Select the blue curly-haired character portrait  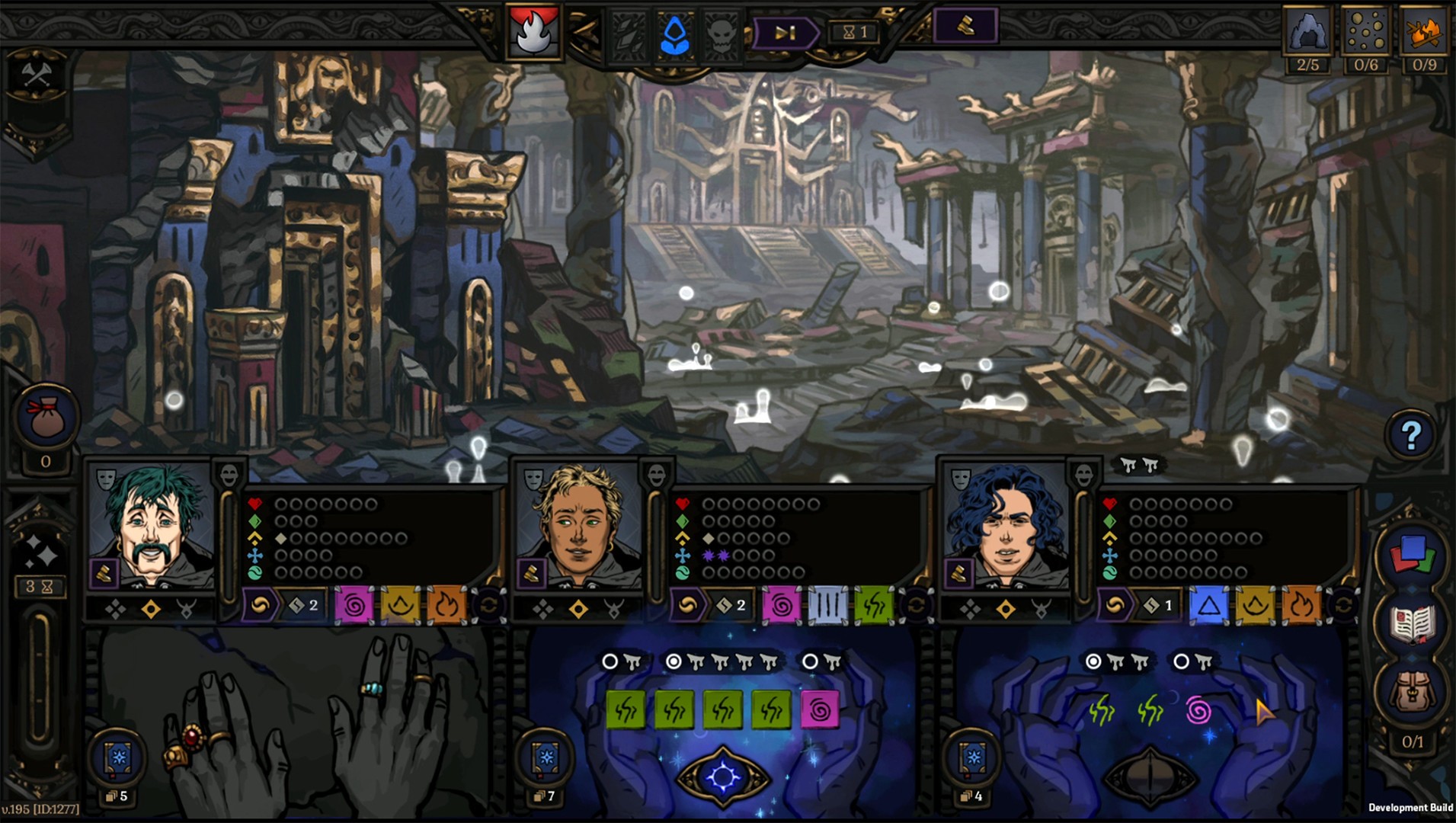click(1006, 526)
